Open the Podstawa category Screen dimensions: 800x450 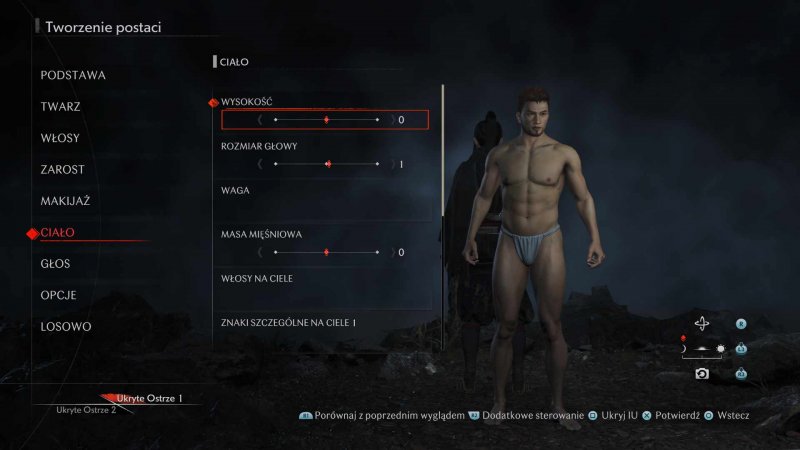pos(73,75)
